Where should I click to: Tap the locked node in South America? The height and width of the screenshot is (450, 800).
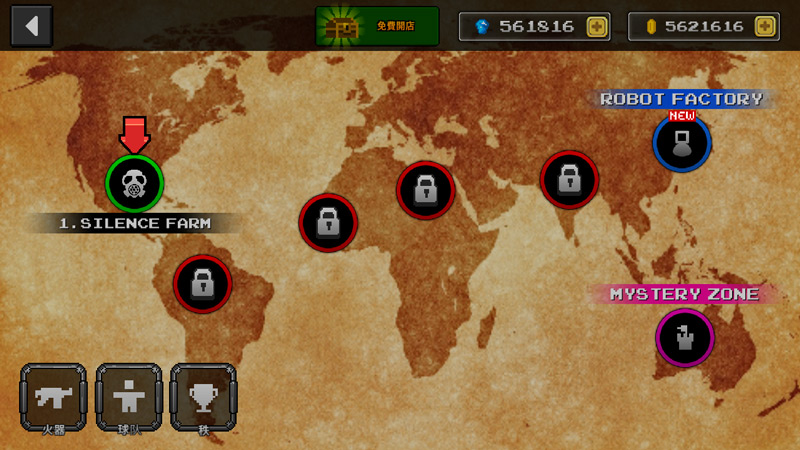pos(203,284)
